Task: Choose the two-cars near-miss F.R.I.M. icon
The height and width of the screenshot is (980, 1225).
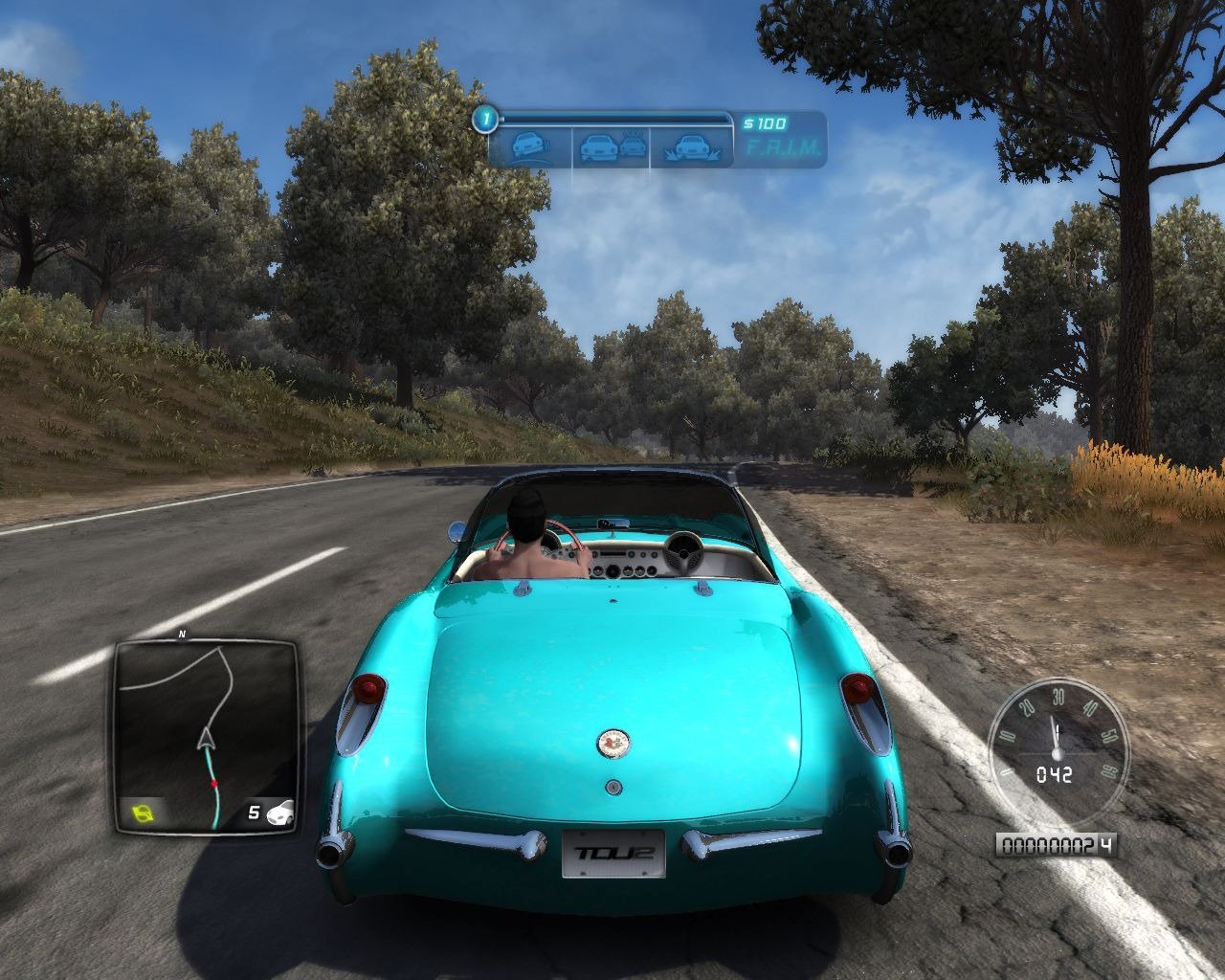Action: pyautogui.click(x=611, y=147)
